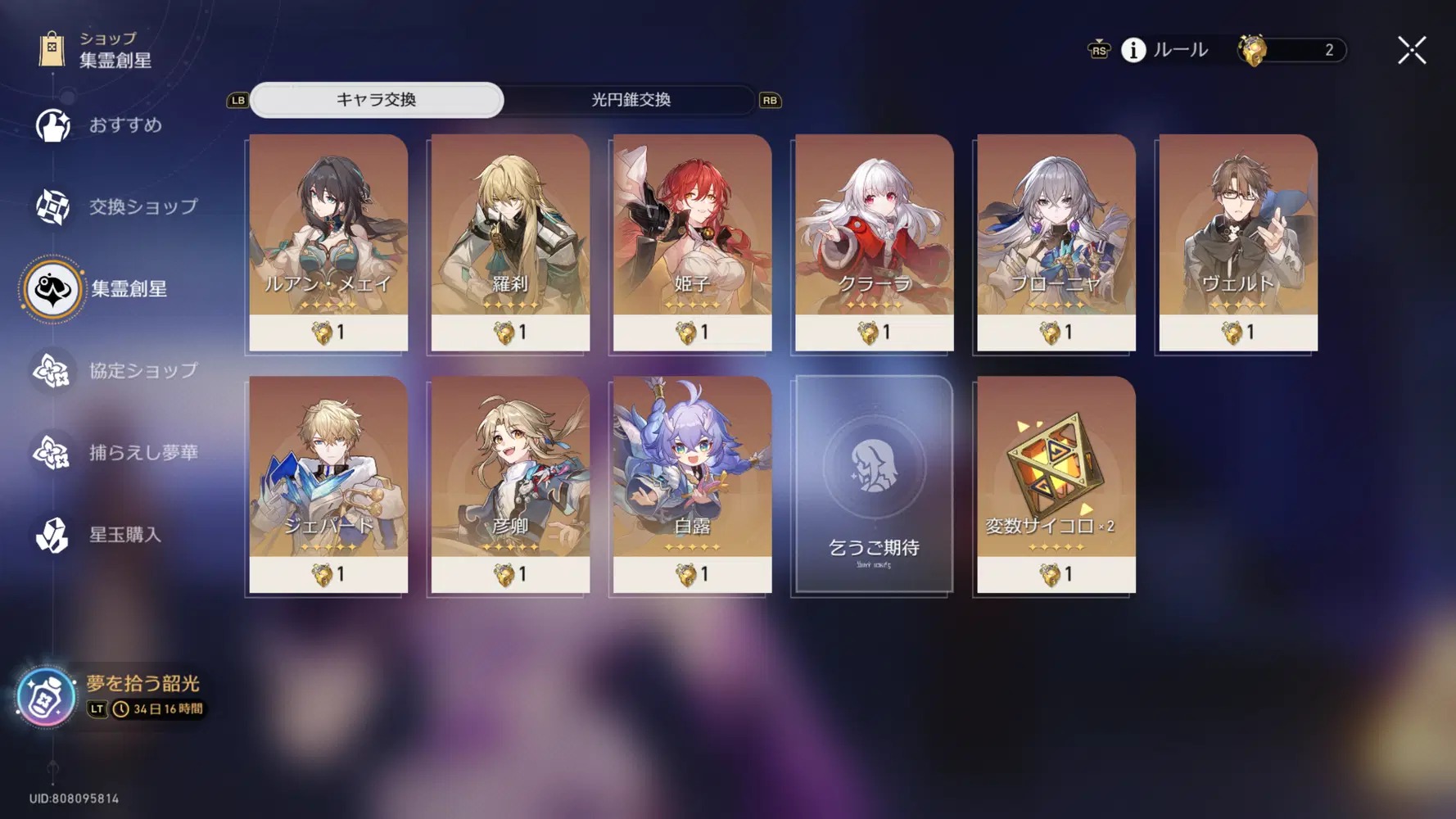Image resolution: width=1456 pixels, height=819 pixels.
Task: Select the 羅刹 character card
Action: (510, 242)
